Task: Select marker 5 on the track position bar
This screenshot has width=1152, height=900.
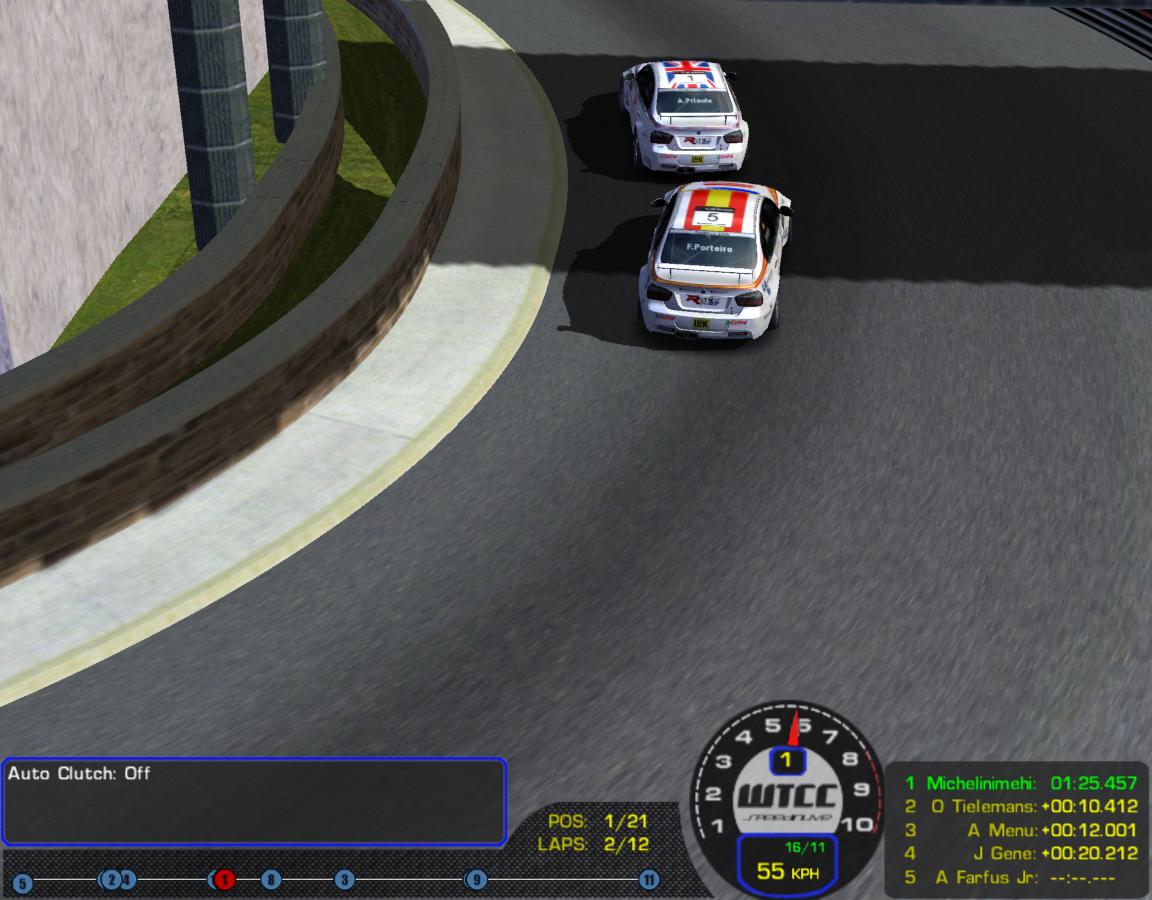Action: click(22, 883)
